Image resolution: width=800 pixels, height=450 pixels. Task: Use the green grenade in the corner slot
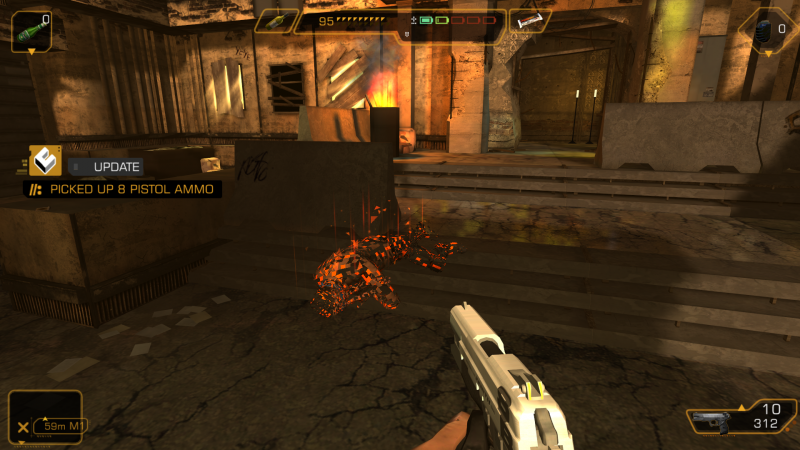[x=29, y=30]
